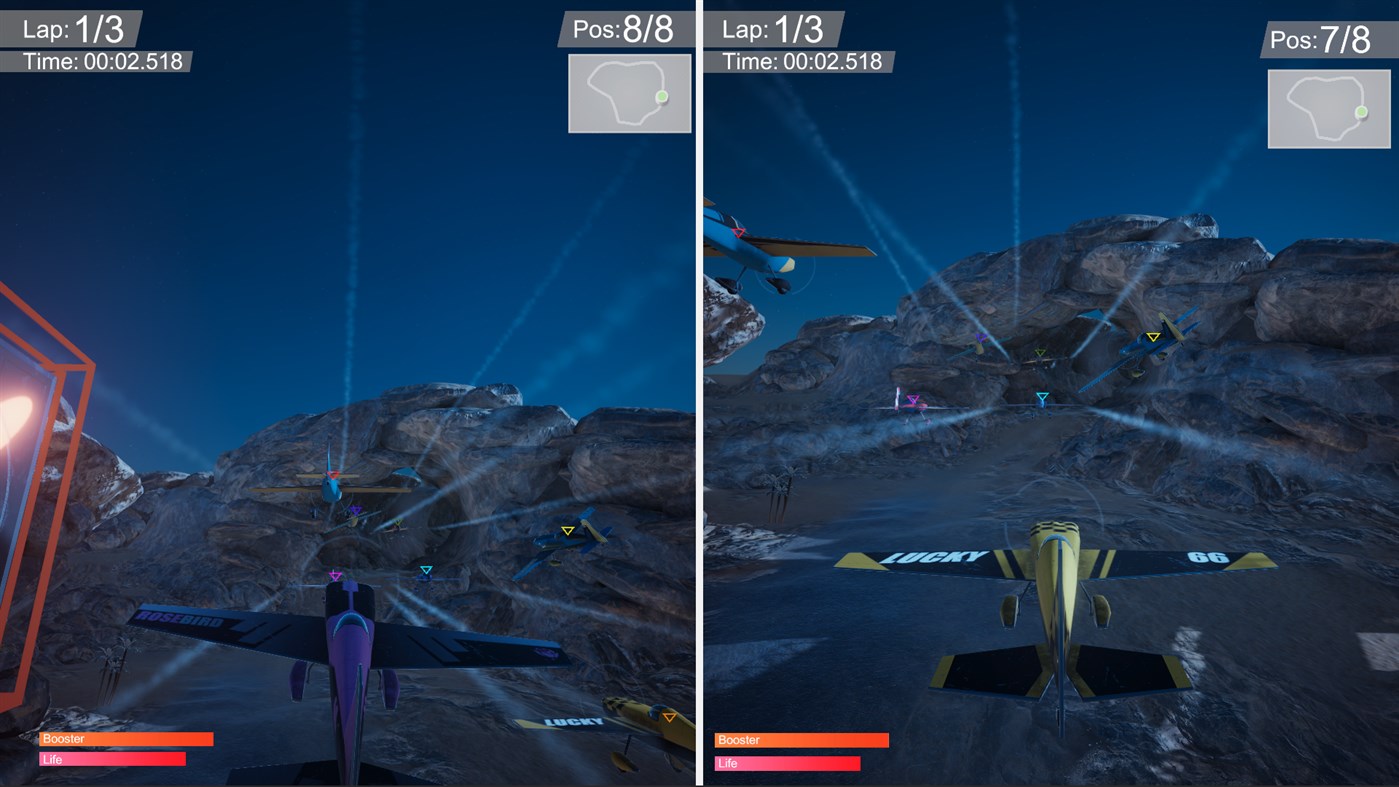Click the right player's Life bar
Screen dimensions: 1399x787
pyautogui.click(x=787, y=762)
